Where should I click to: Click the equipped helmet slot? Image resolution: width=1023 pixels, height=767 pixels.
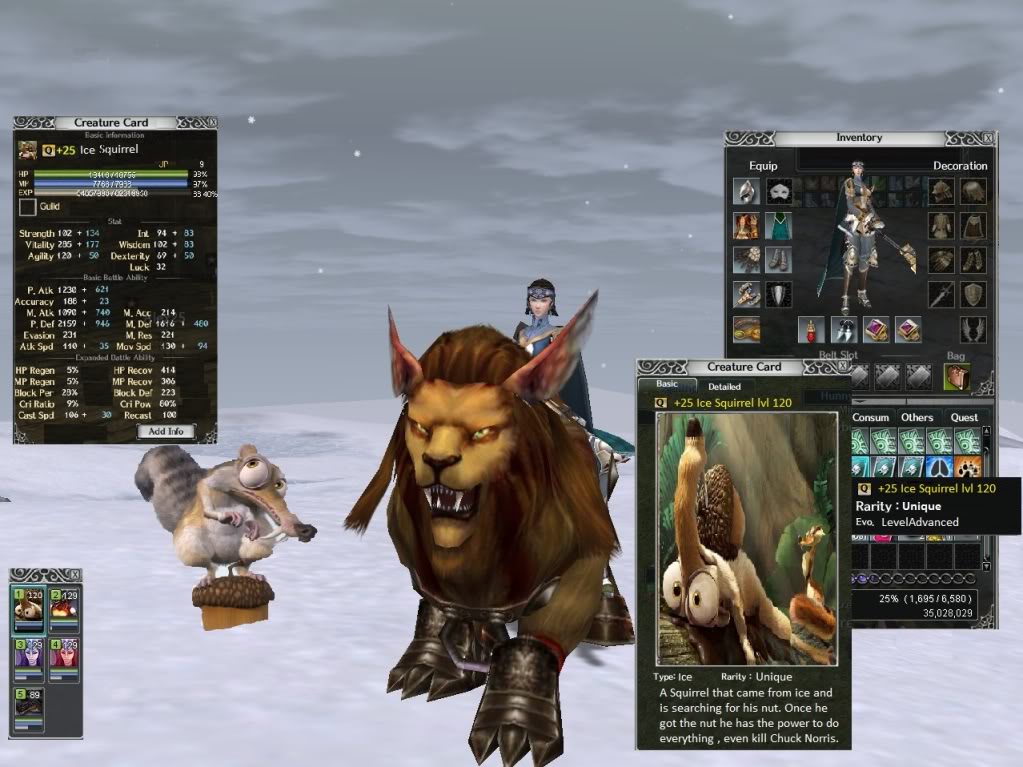point(746,192)
